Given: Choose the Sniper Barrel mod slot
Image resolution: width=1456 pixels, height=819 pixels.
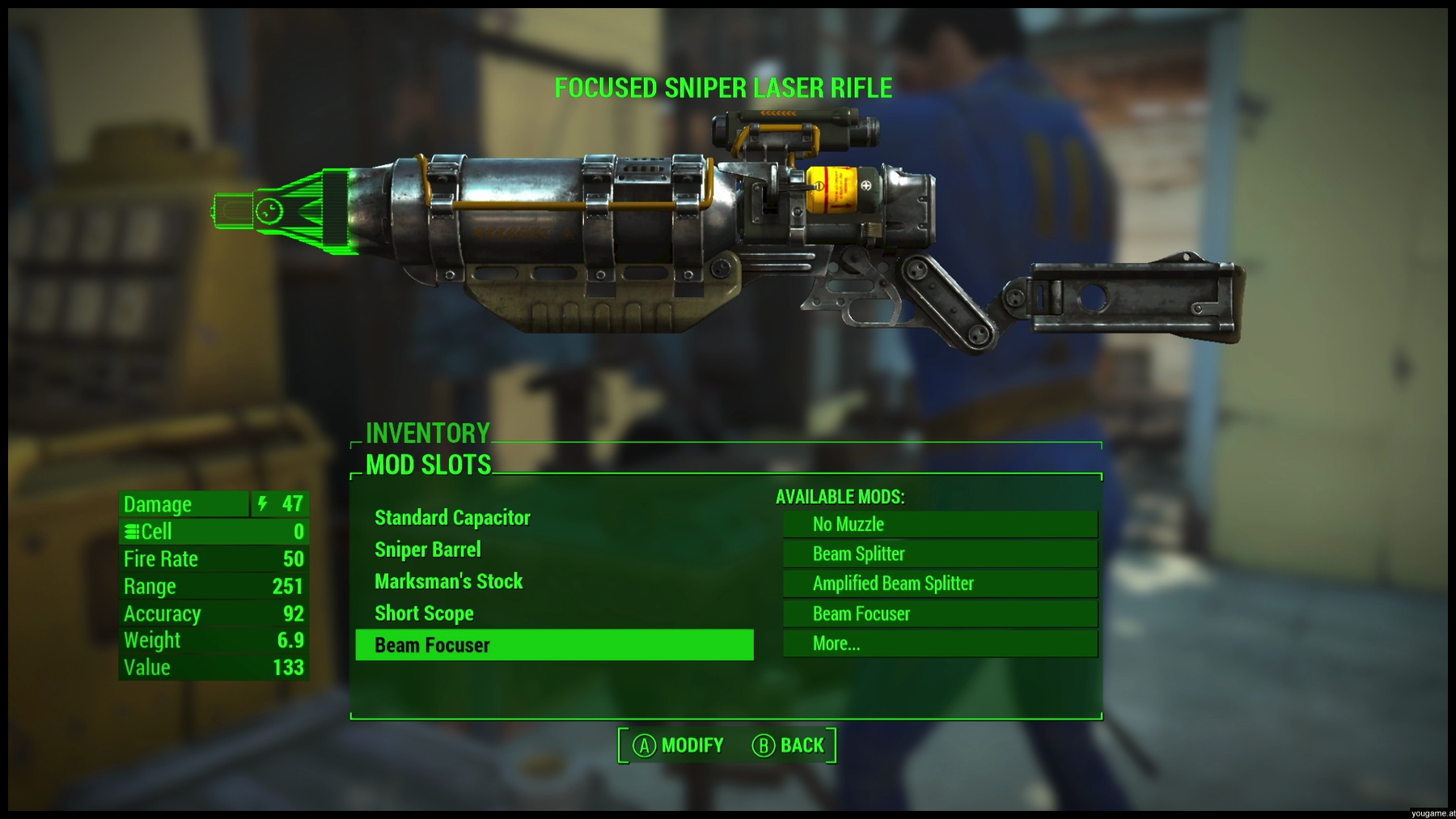Looking at the screenshot, I should coord(428,550).
